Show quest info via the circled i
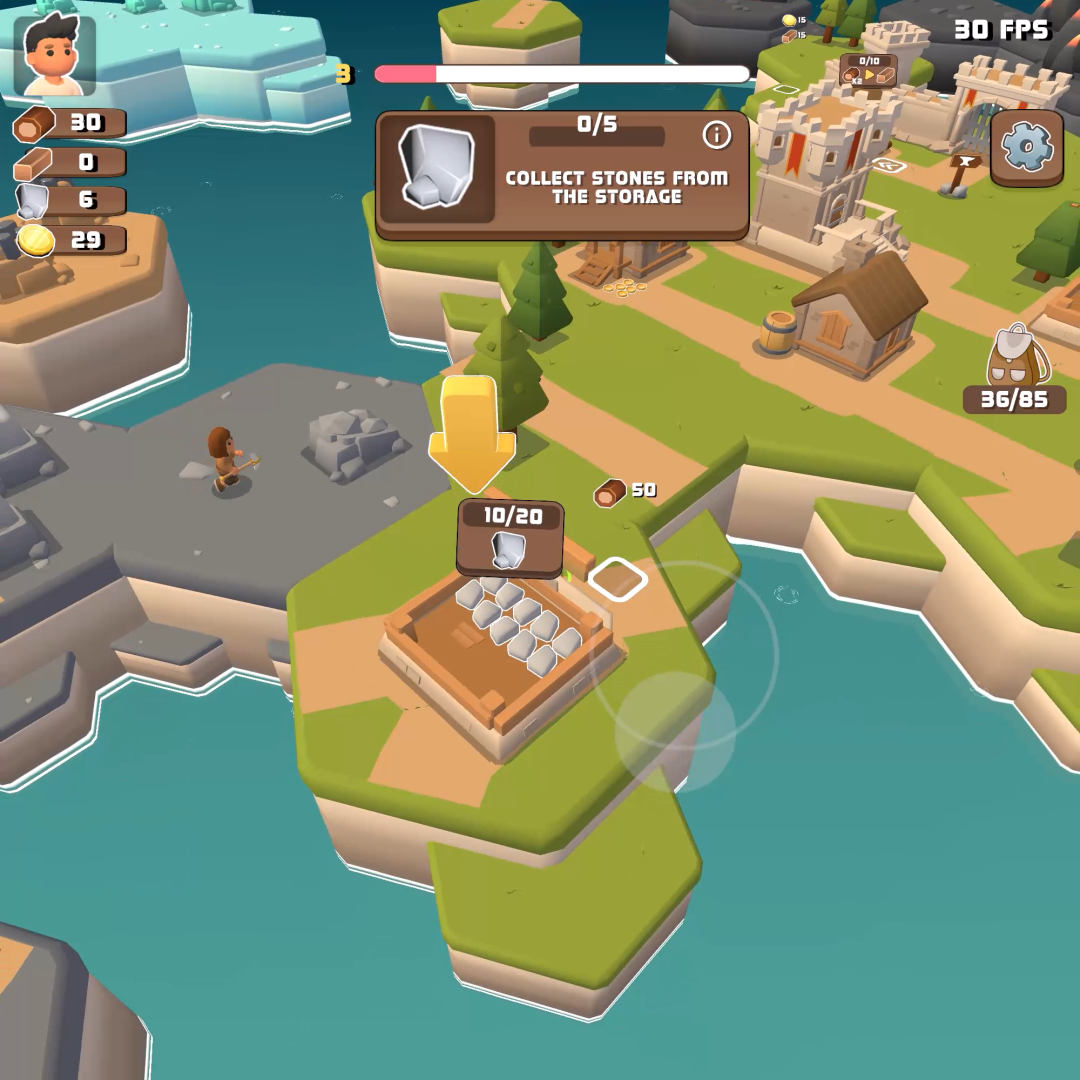Image resolution: width=1080 pixels, height=1080 pixels. pyautogui.click(x=716, y=135)
